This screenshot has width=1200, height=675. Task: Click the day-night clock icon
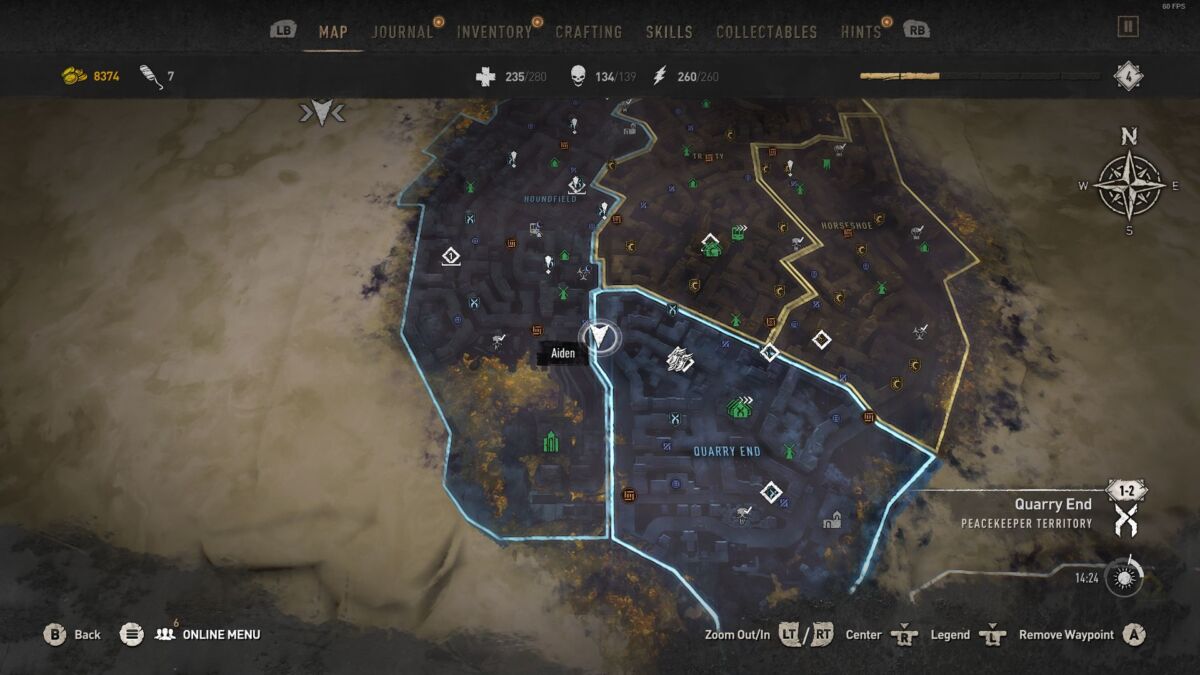click(1126, 579)
